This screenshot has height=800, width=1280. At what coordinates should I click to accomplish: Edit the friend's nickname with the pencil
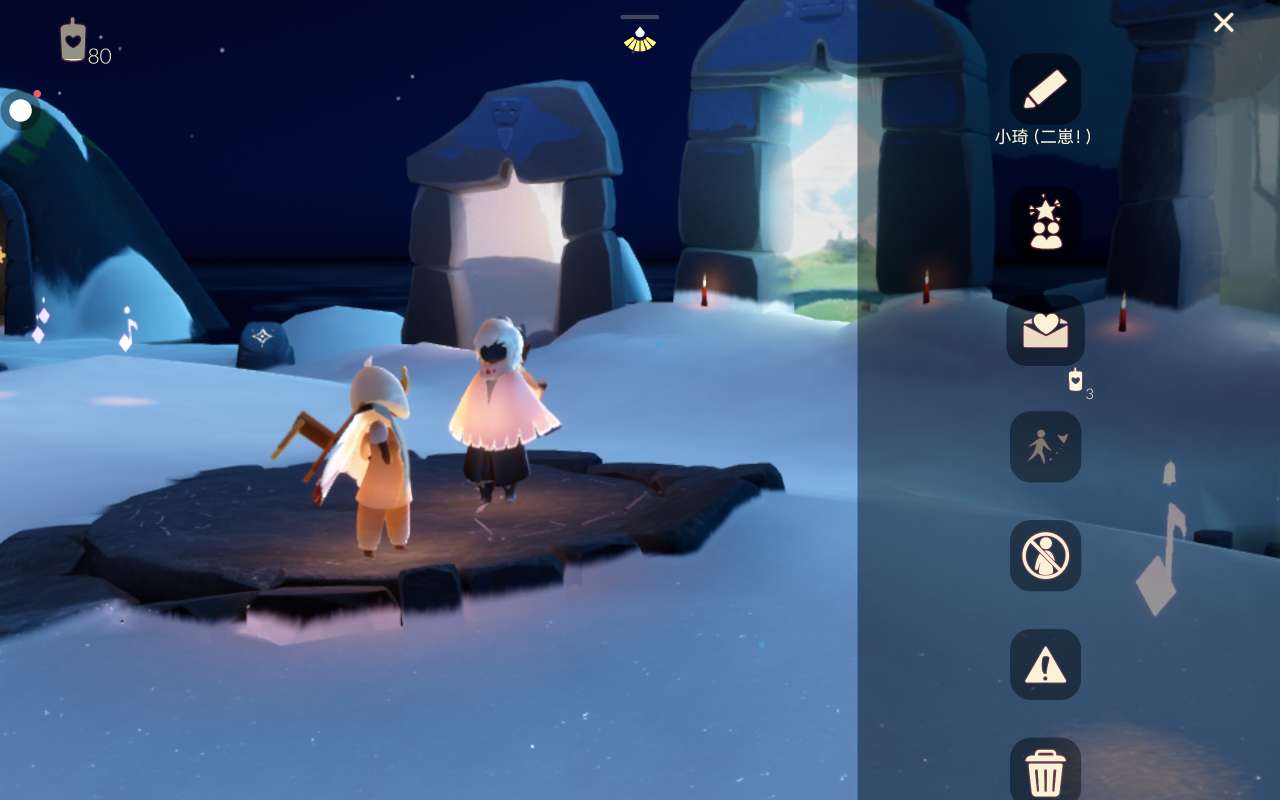click(x=1045, y=89)
